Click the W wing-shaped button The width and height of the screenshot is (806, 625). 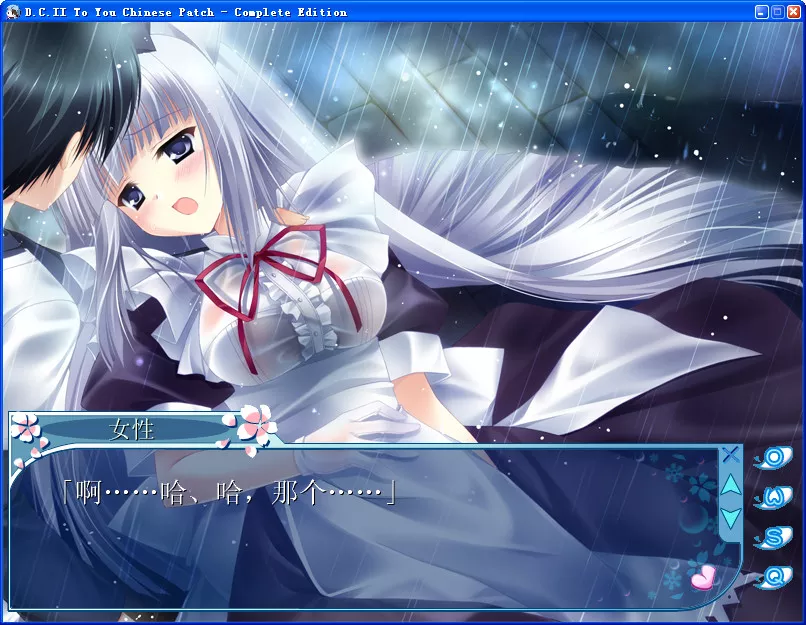[x=773, y=497]
